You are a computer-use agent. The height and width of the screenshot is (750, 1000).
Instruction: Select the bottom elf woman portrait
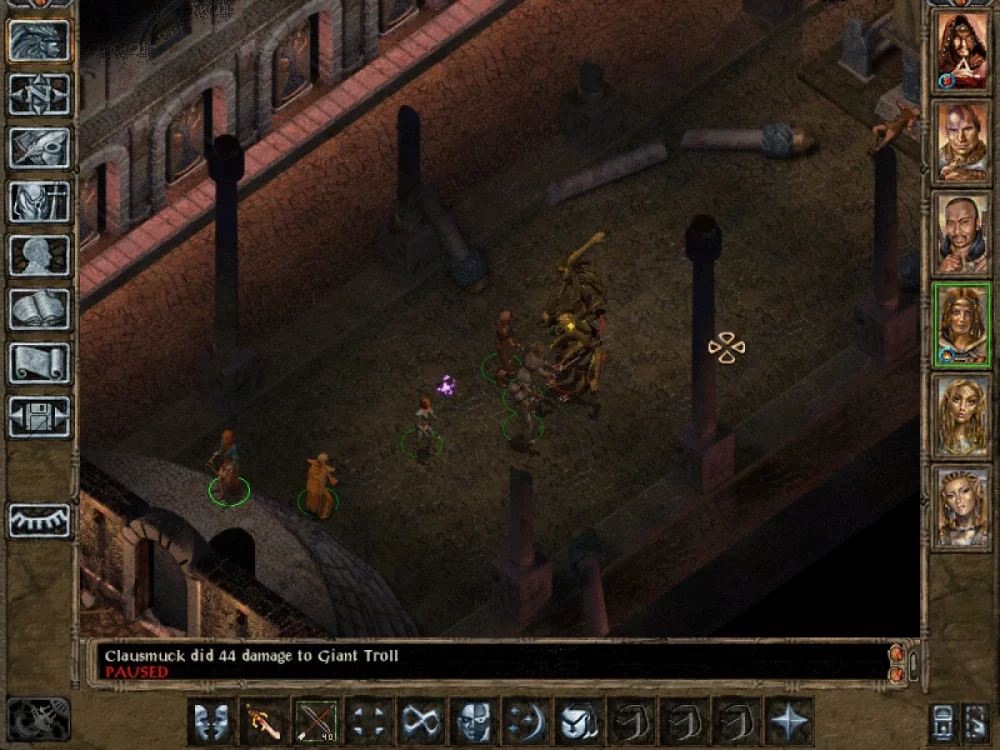(x=961, y=506)
